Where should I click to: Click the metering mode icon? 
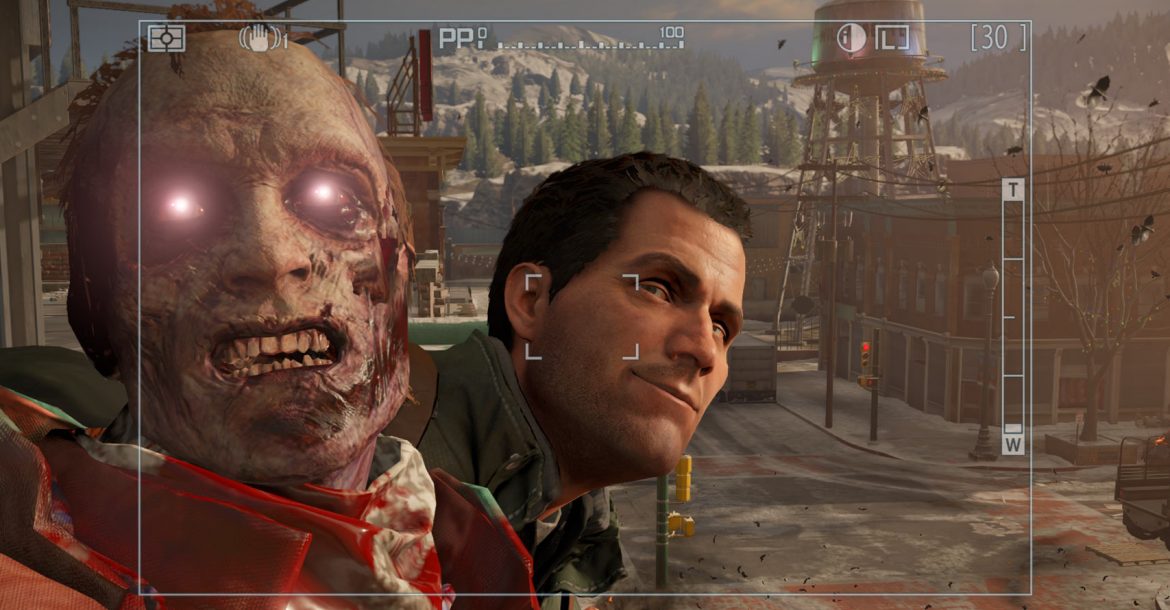tap(166, 38)
